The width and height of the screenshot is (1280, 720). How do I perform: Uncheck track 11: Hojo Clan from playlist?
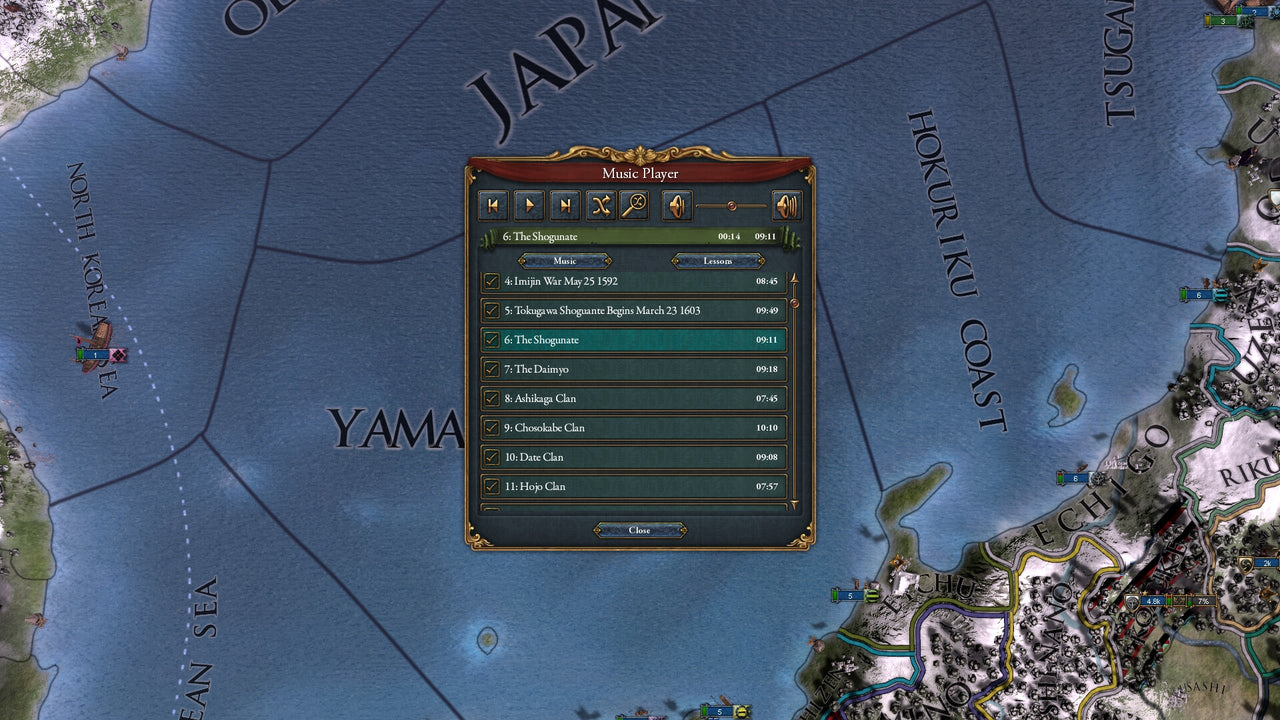[x=493, y=486]
